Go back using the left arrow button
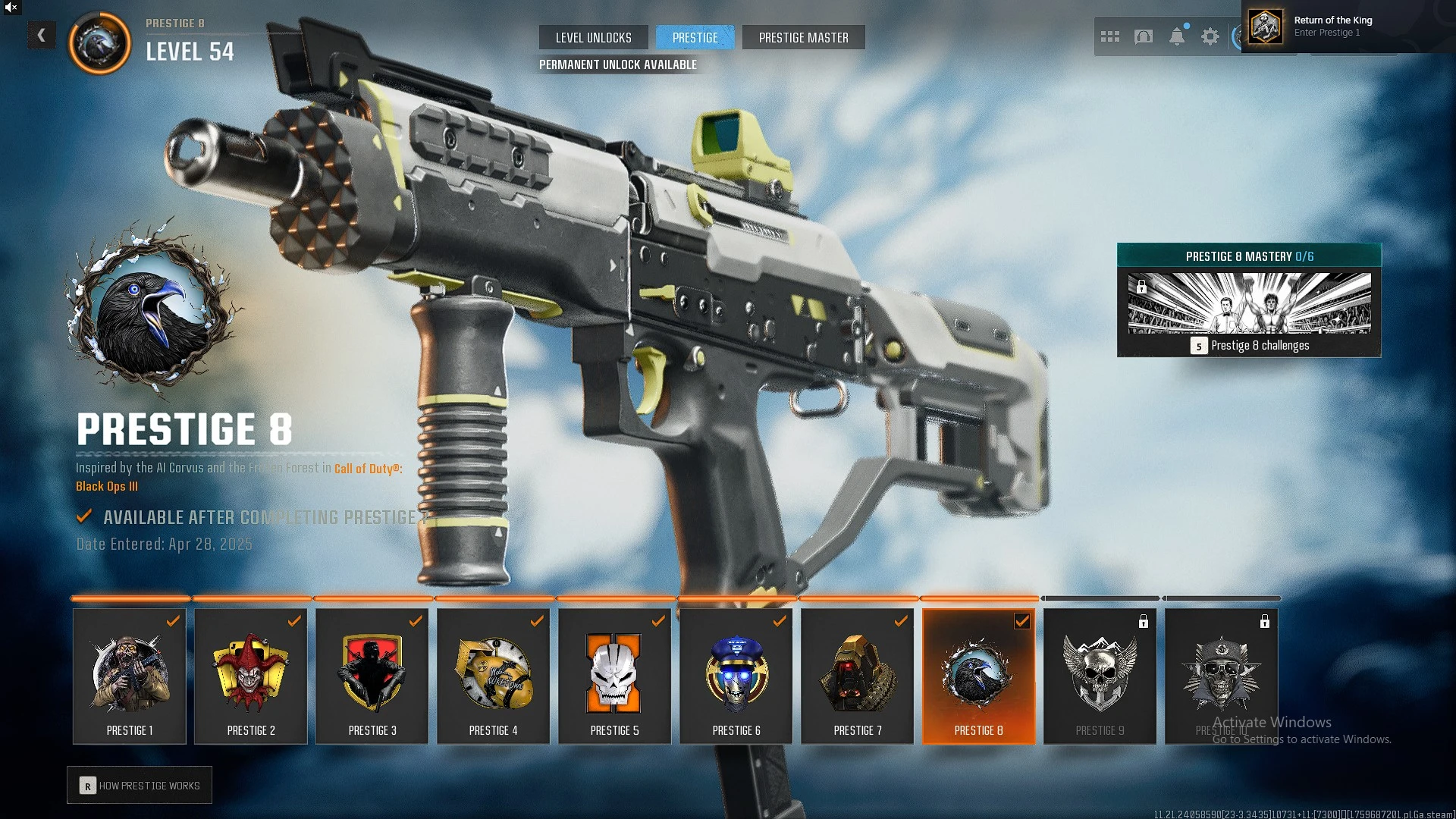The height and width of the screenshot is (819, 1456). [x=42, y=35]
